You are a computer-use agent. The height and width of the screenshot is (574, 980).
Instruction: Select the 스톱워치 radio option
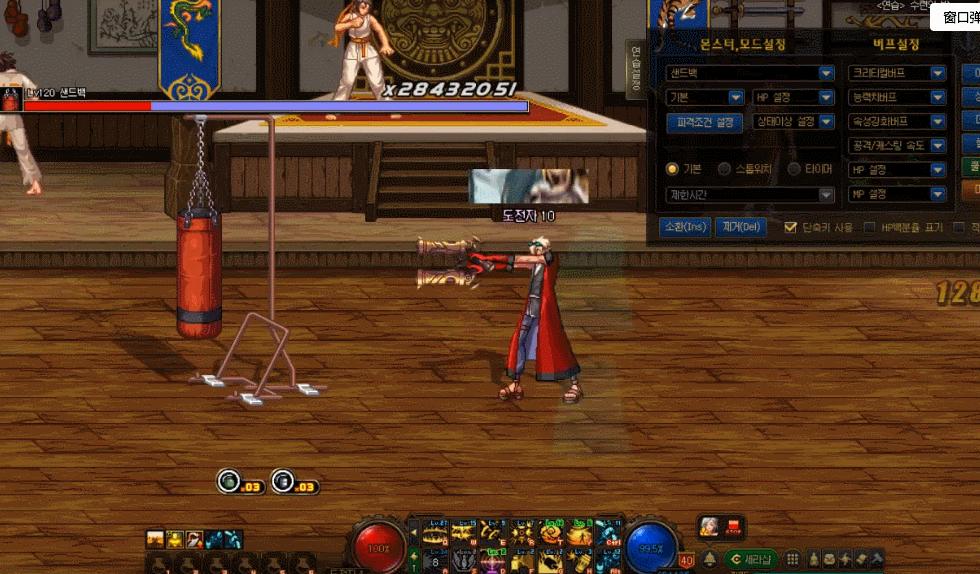pyautogui.click(x=724, y=169)
